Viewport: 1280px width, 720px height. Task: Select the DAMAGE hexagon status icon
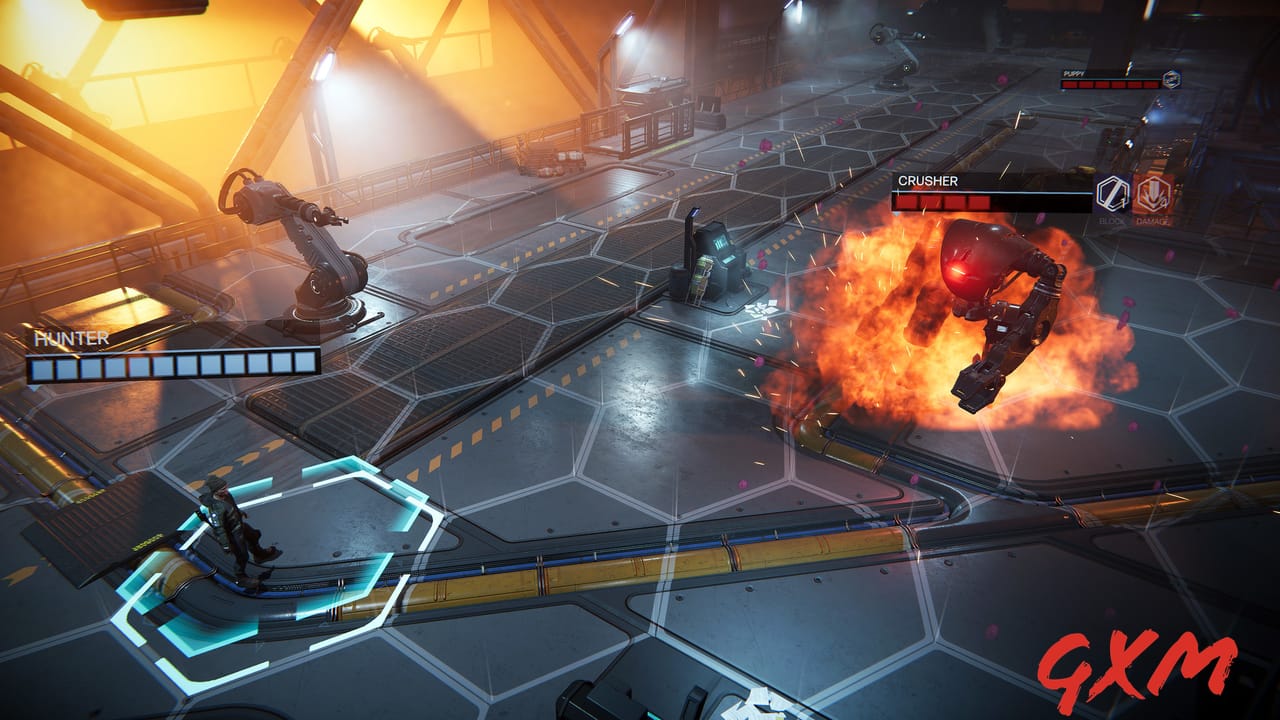pos(1152,194)
